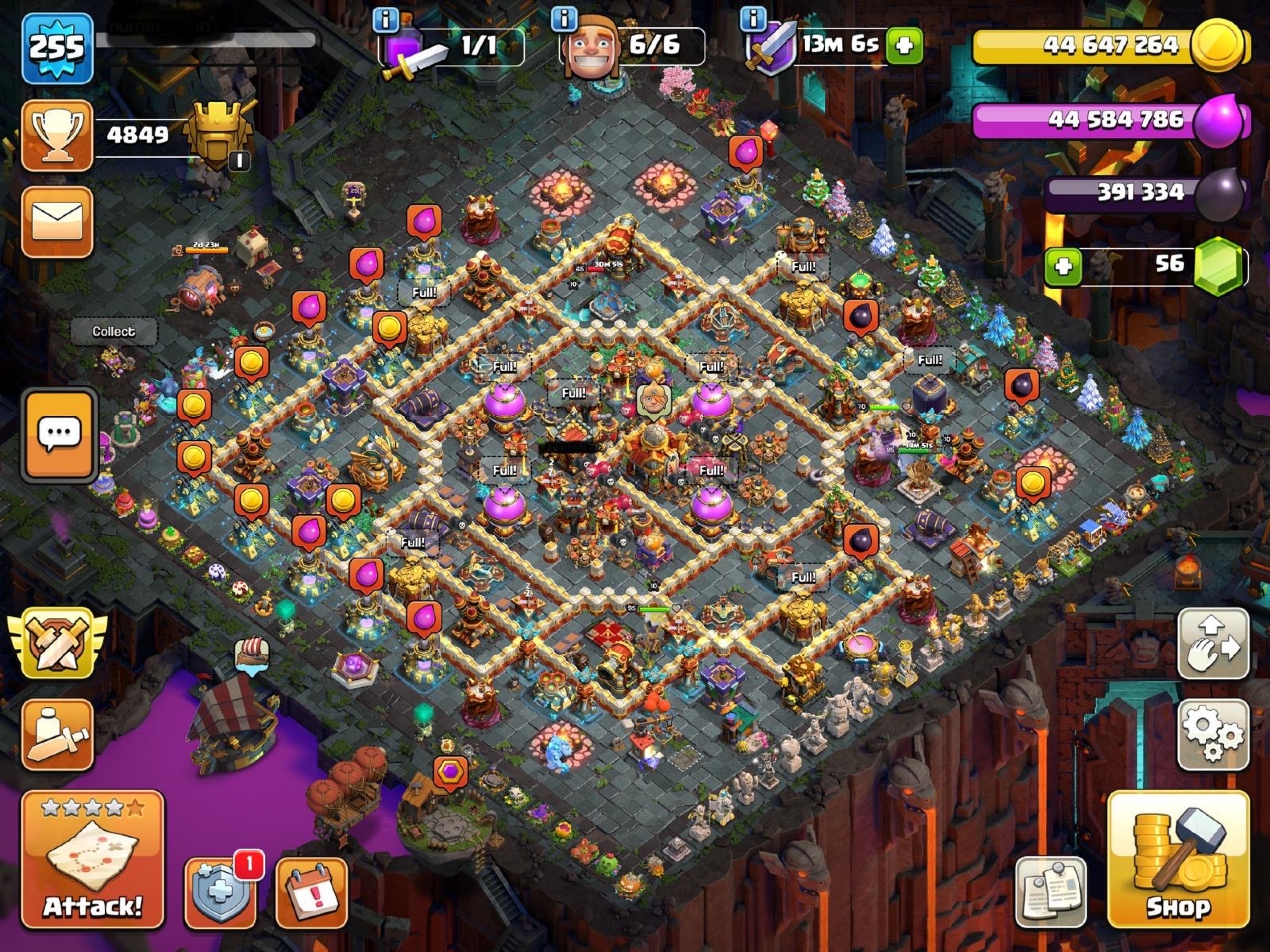Open the Shop menu

[x=1178, y=859]
